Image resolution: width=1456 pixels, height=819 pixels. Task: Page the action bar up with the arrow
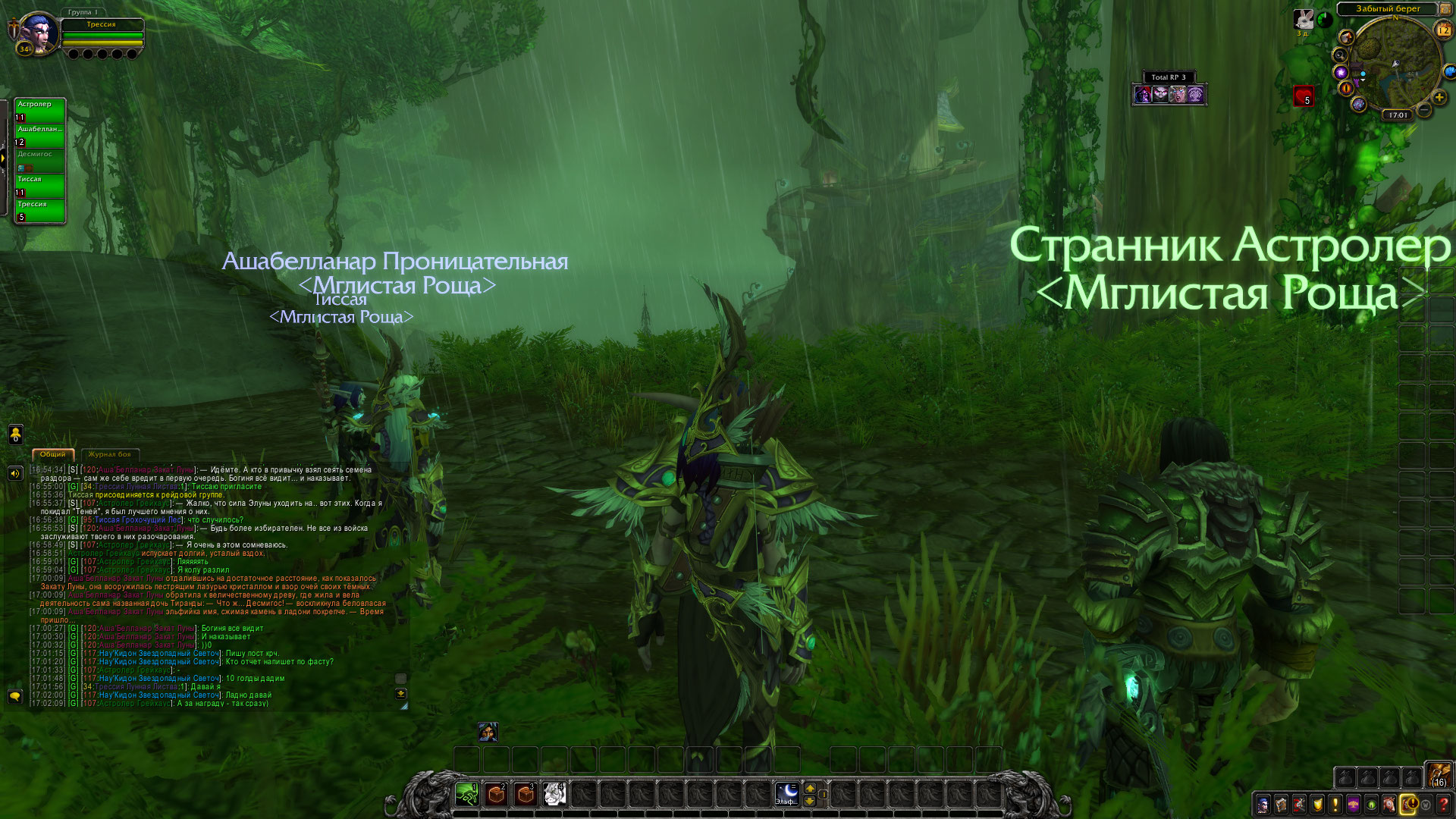coord(810,788)
